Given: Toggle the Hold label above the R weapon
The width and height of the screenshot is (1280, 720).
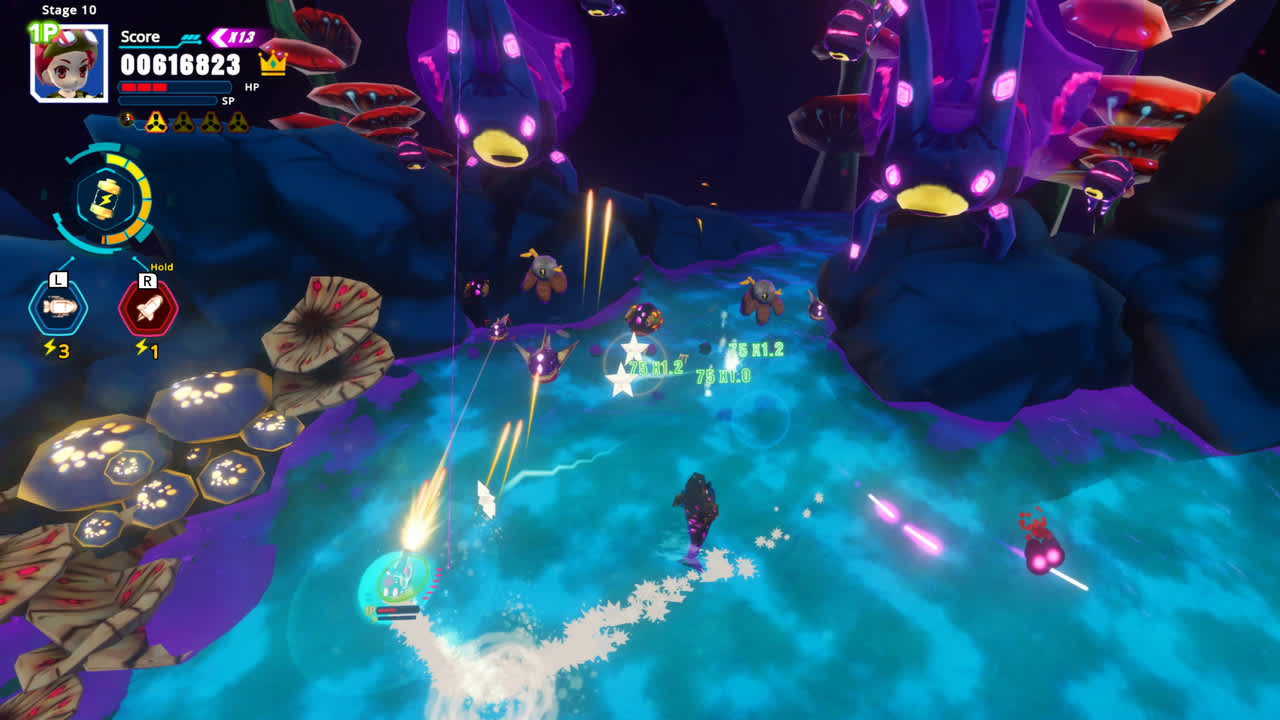Looking at the screenshot, I should 163,267.
